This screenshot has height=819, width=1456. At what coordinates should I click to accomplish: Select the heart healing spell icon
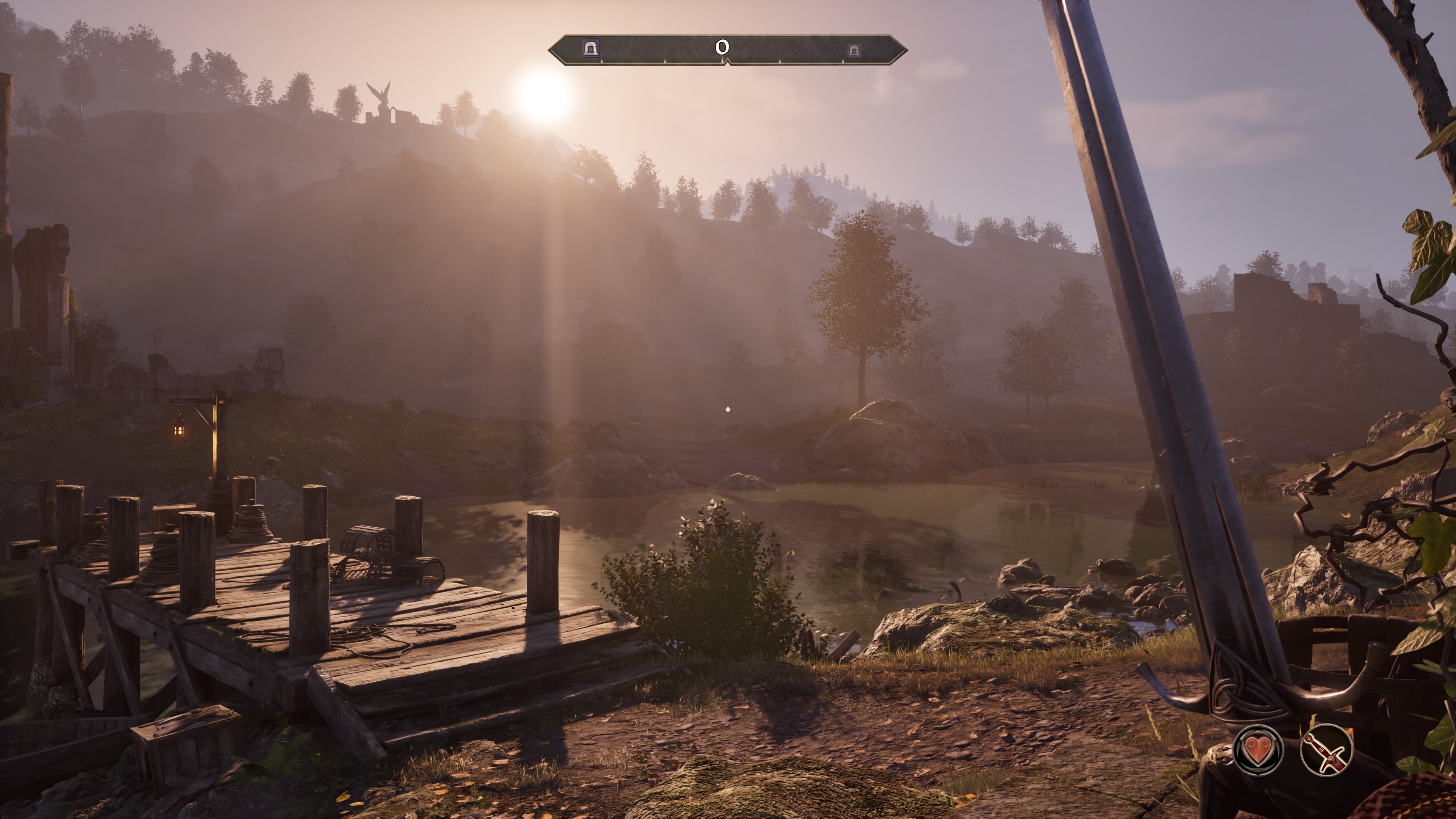tap(1258, 750)
